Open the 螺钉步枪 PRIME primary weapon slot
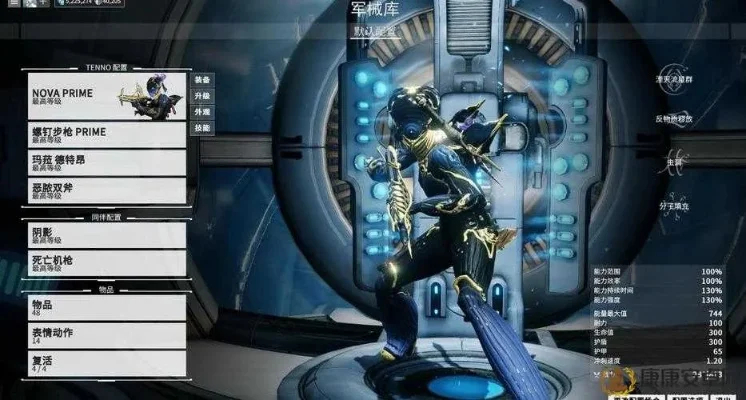Viewport: 746px width, 400px height. (104, 134)
